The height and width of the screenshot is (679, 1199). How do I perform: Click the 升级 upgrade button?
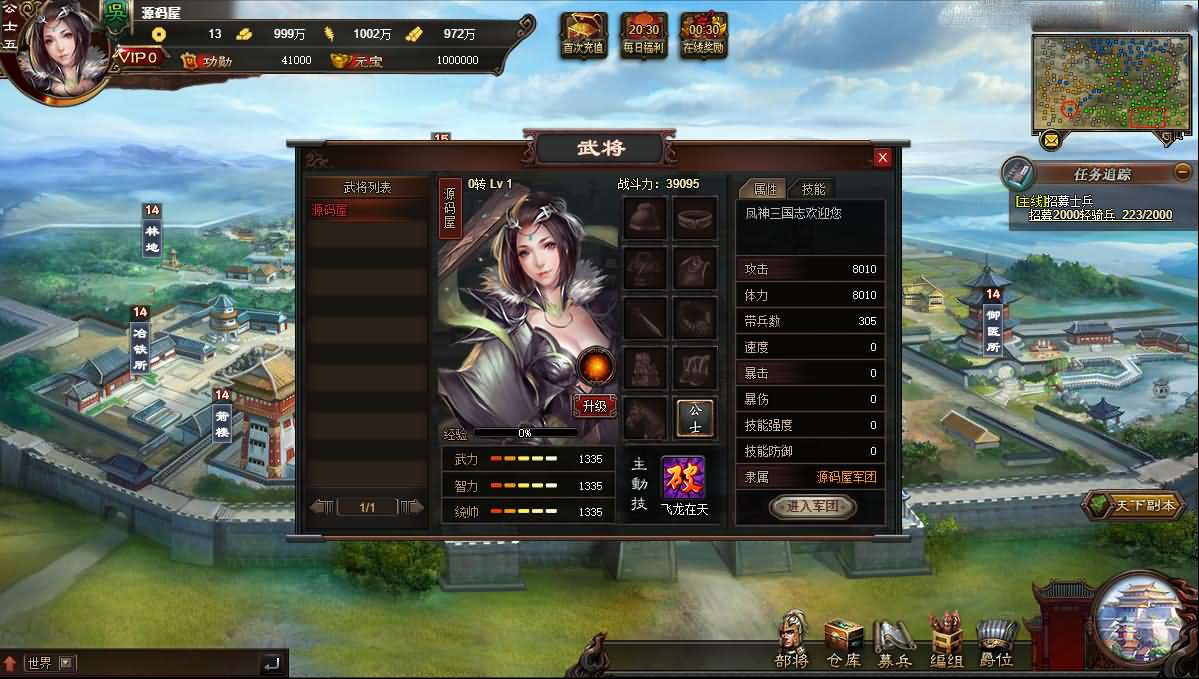[x=595, y=406]
